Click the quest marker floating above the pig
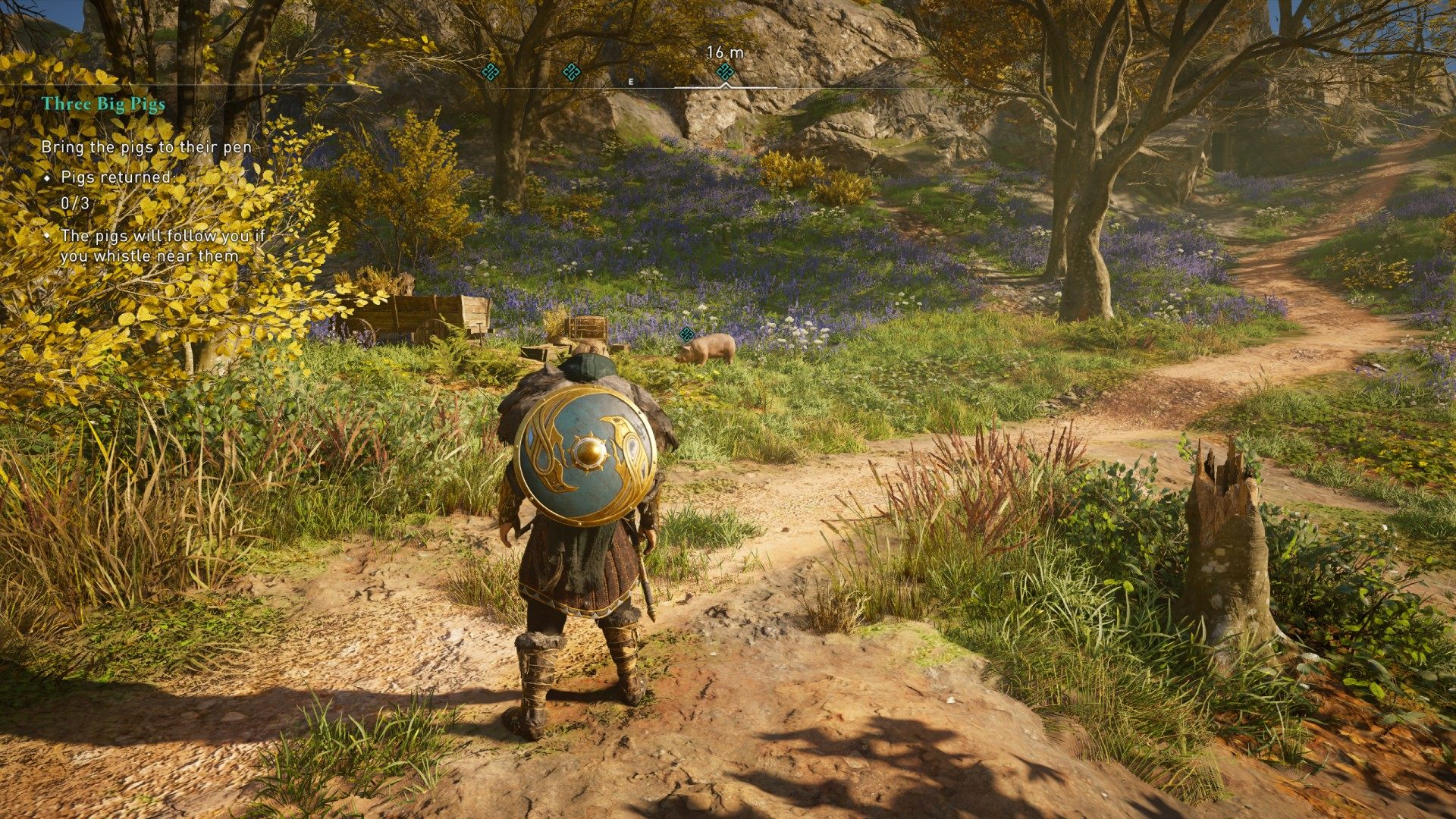The height and width of the screenshot is (819, 1456). [687, 334]
